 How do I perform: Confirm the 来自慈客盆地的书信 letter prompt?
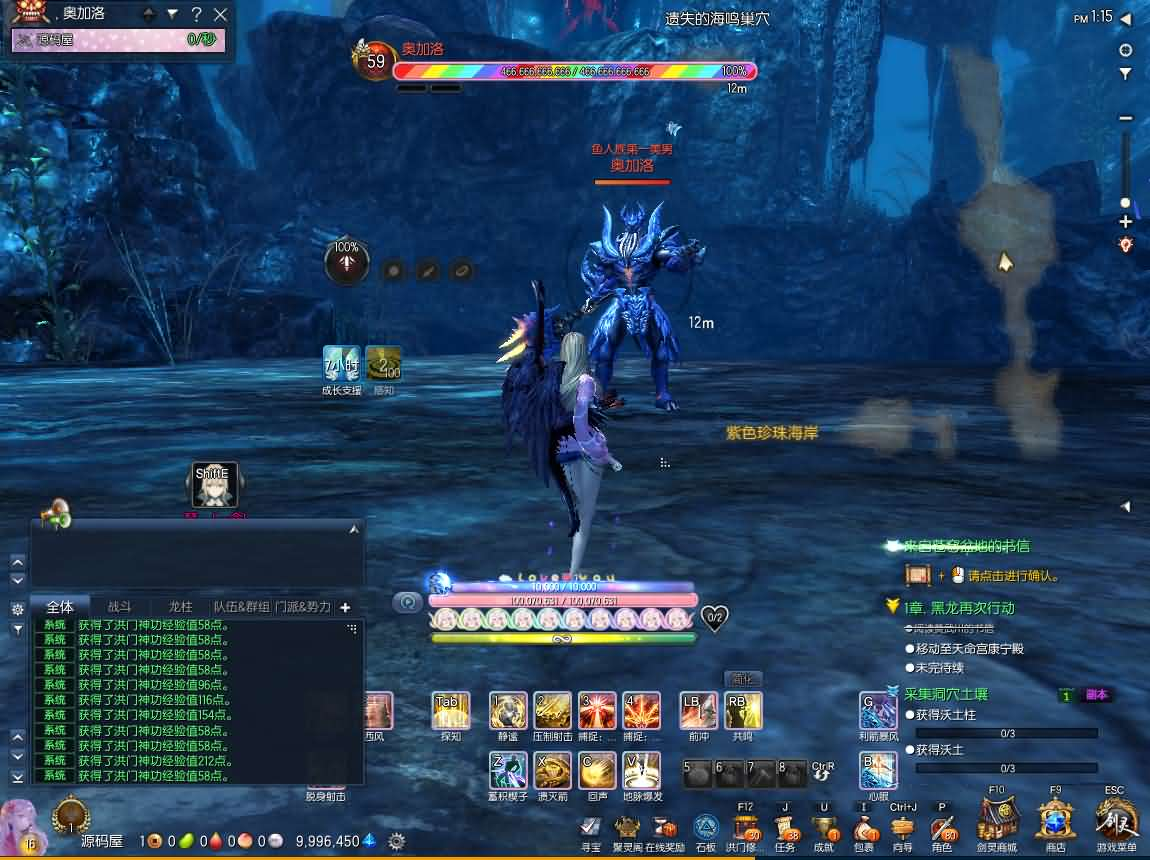pyautogui.click(x=918, y=575)
